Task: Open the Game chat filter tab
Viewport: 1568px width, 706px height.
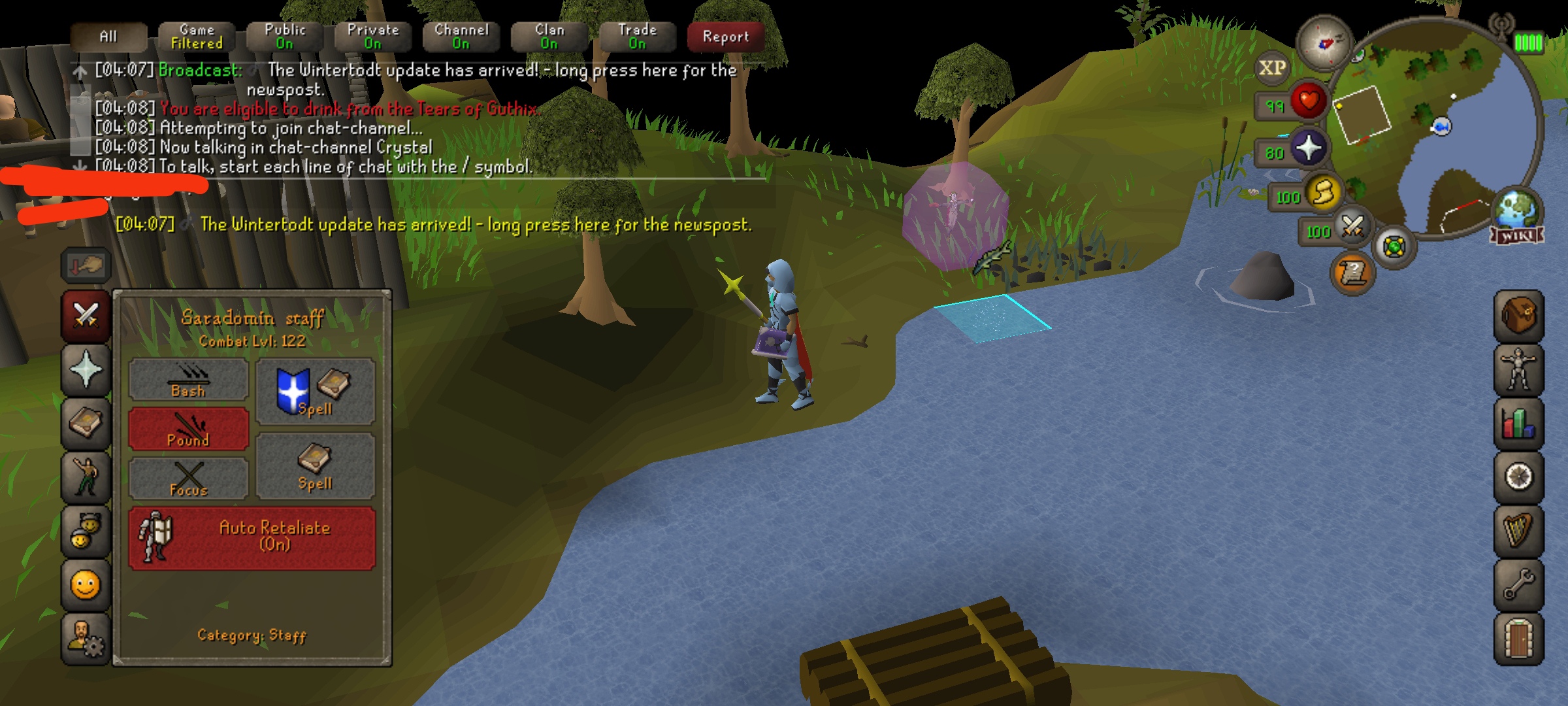Action: click(197, 37)
